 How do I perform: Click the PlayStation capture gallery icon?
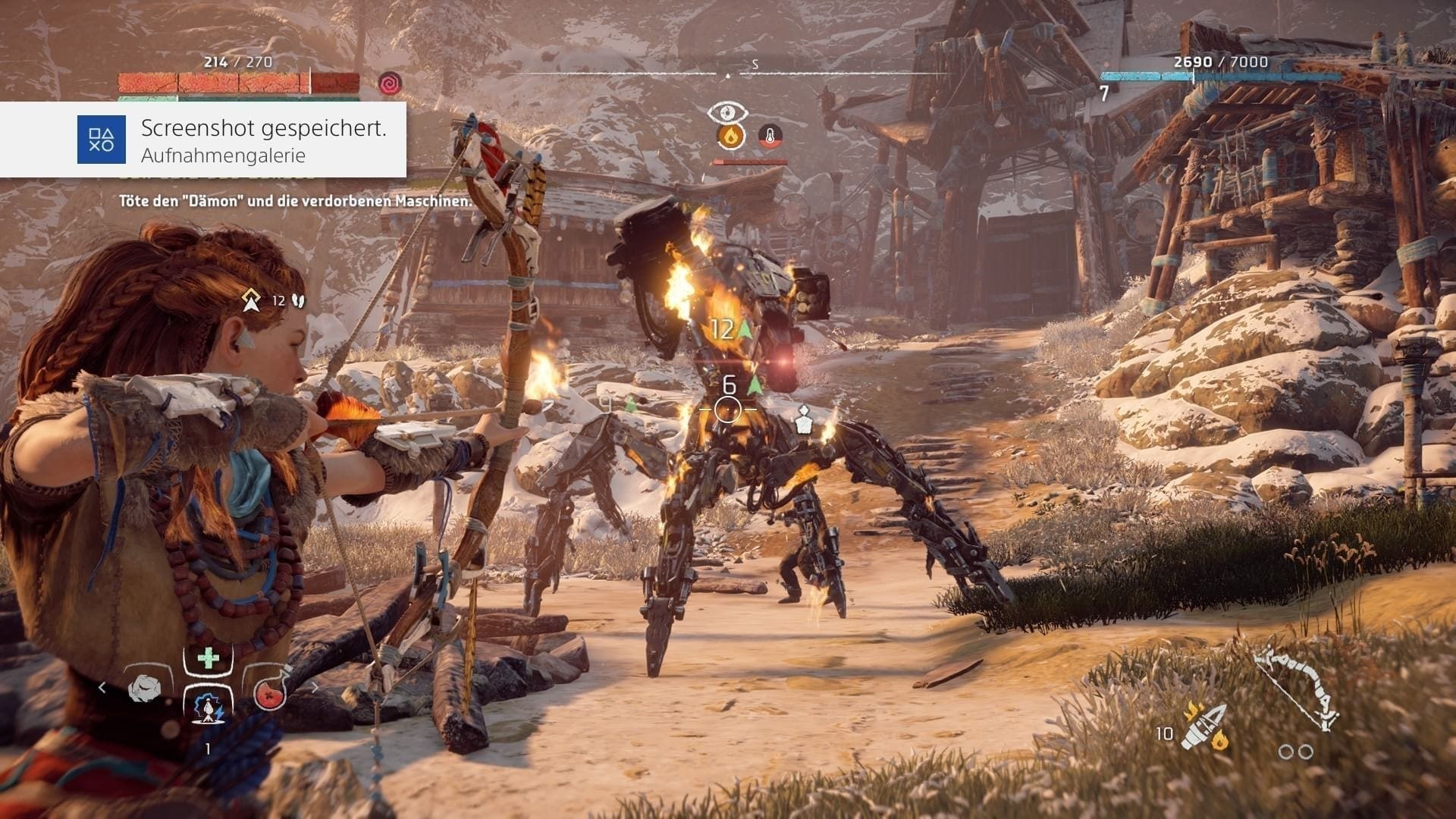[x=101, y=140]
